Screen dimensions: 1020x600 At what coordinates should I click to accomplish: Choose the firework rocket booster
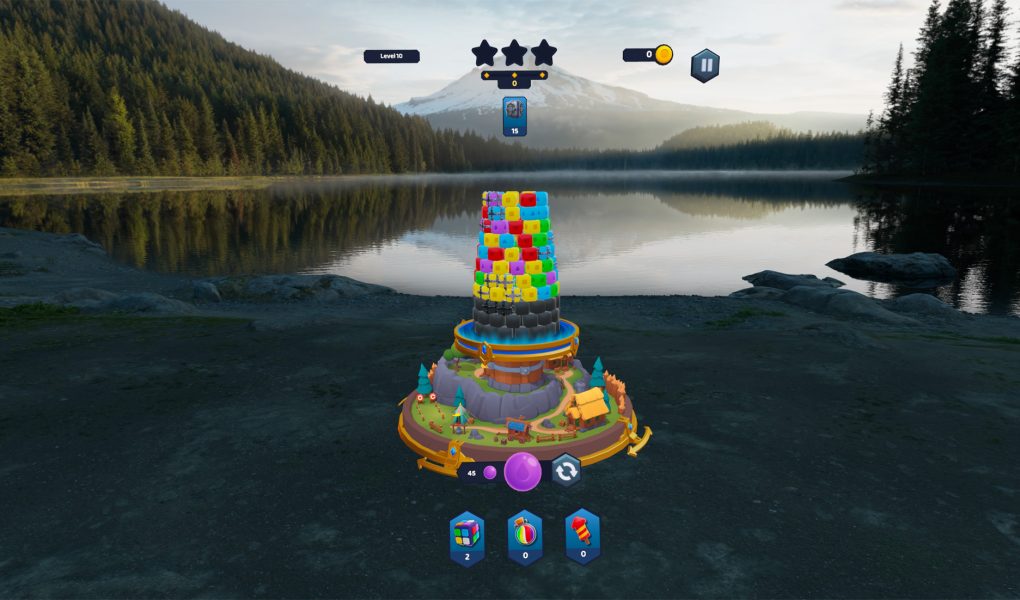point(583,536)
